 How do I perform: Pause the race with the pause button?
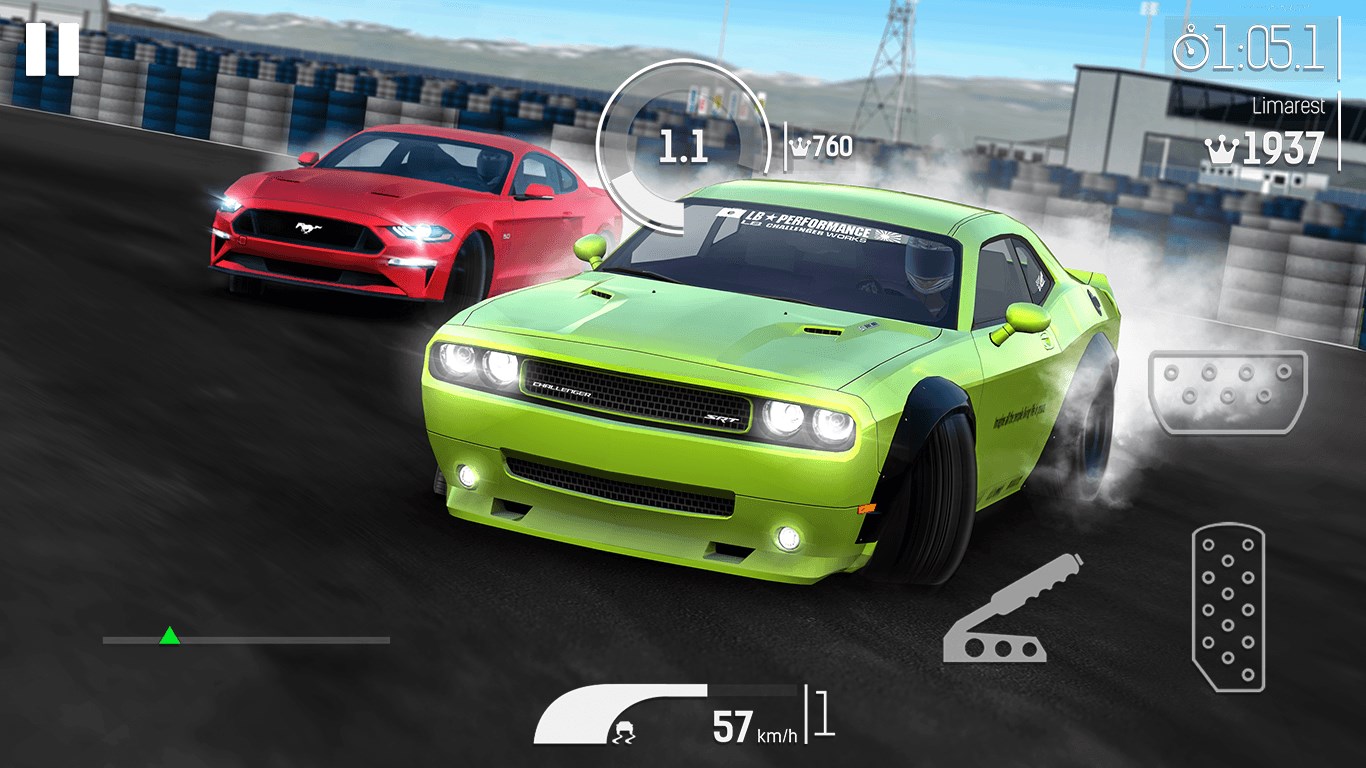click(52, 49)
